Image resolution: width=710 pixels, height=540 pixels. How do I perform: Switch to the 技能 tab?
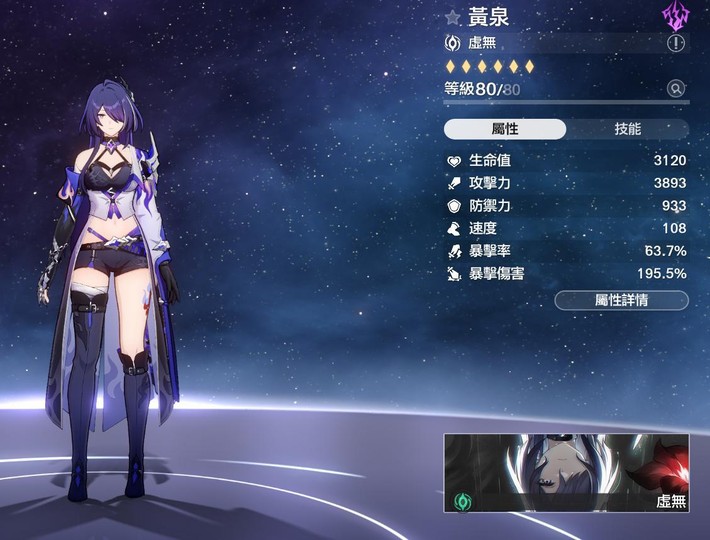pyautogui.click(x=627, y=129)
